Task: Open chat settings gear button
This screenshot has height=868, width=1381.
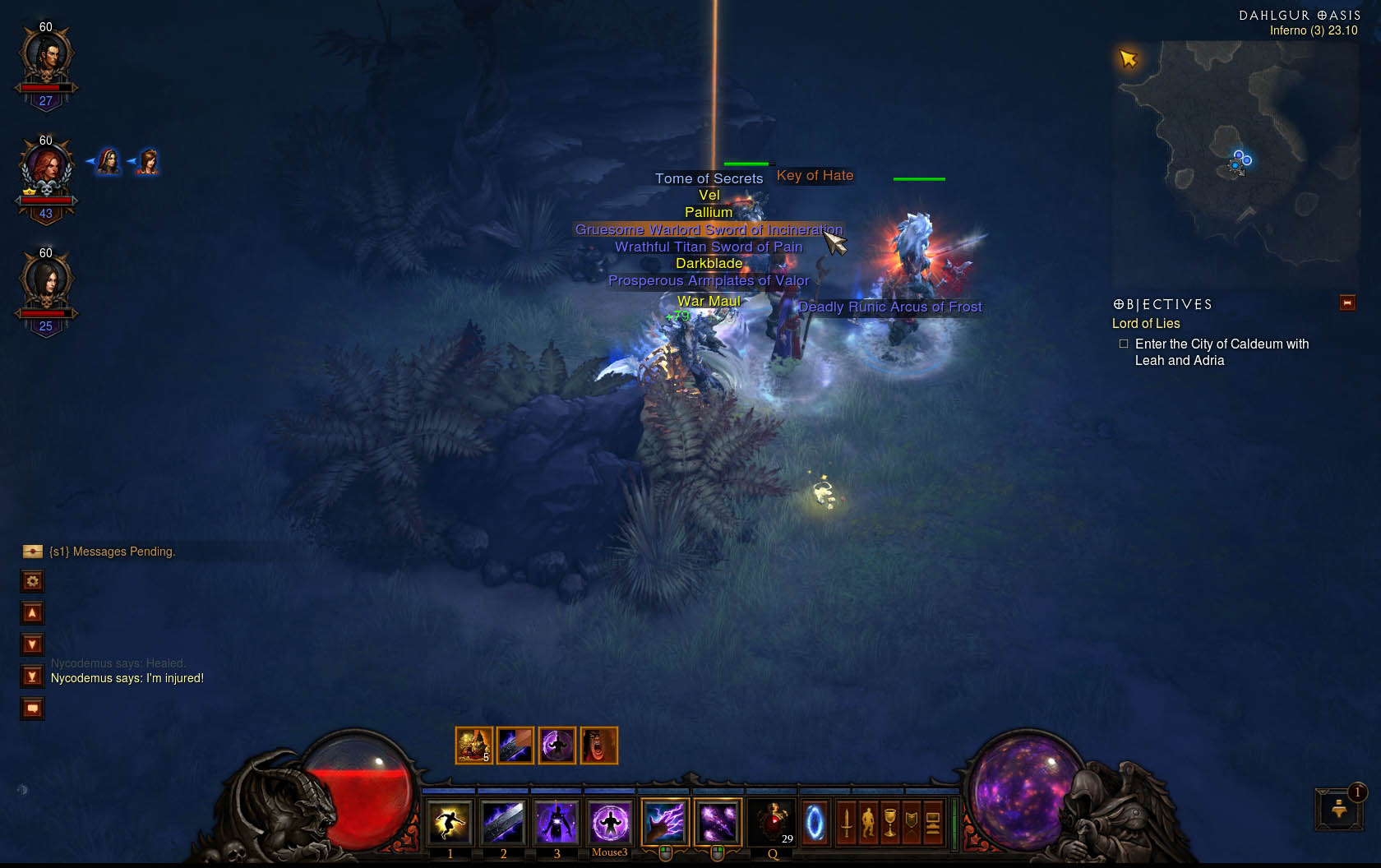Action: (x=32, y=581)
